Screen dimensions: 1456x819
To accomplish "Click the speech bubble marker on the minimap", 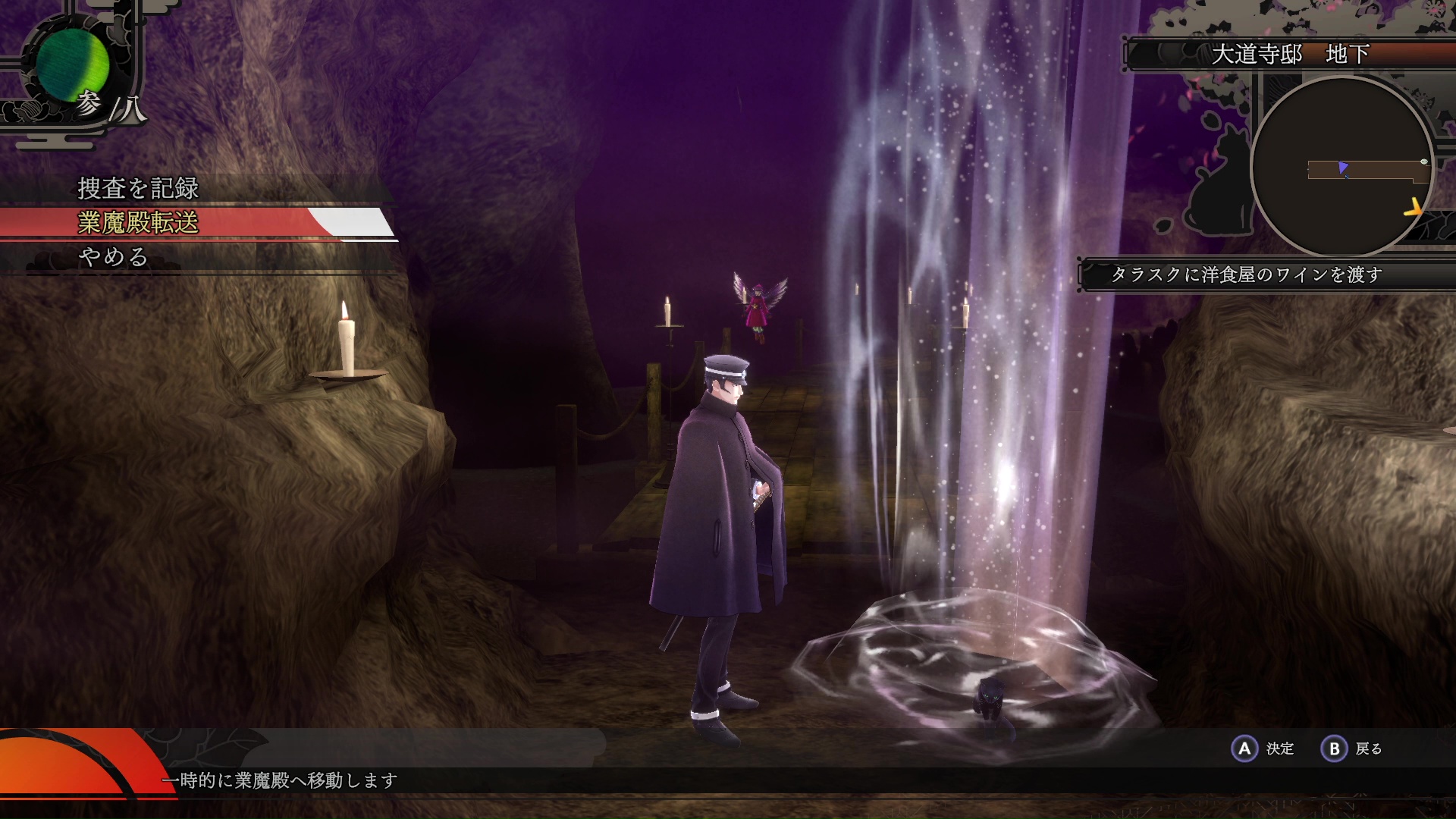I will [1424, 162].
